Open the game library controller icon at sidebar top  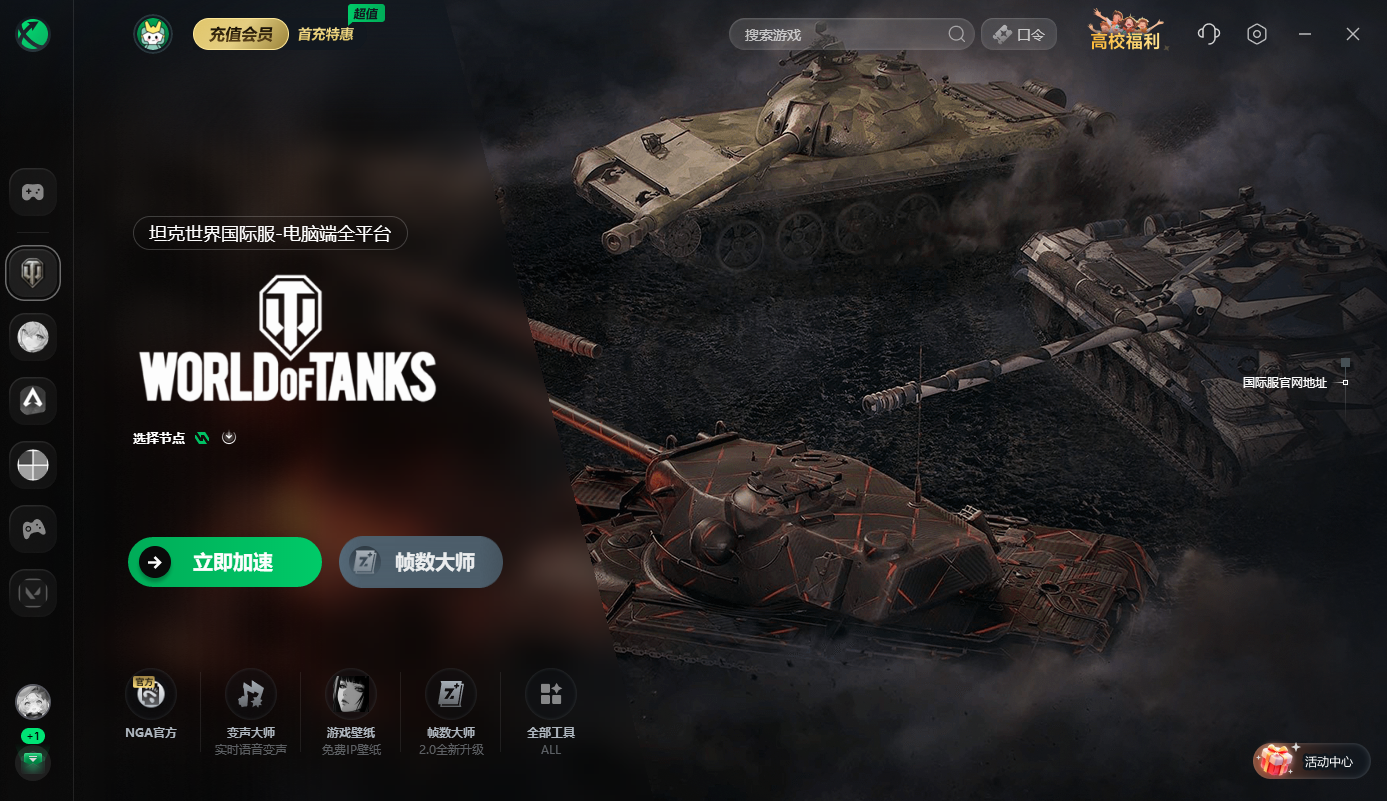(x=33, y=192)
